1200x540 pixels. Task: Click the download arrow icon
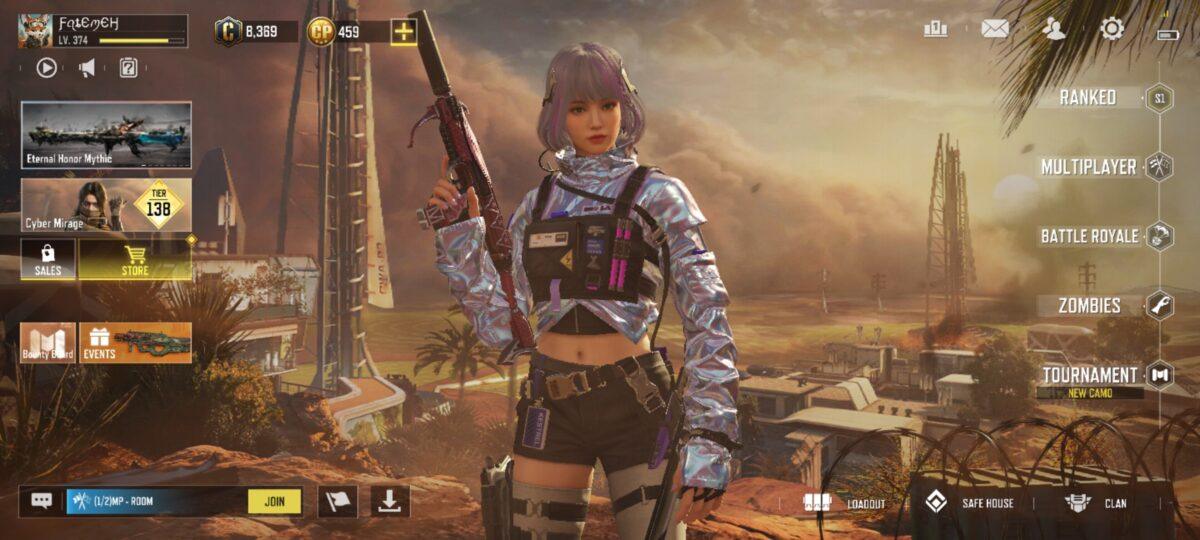point(390,501)
